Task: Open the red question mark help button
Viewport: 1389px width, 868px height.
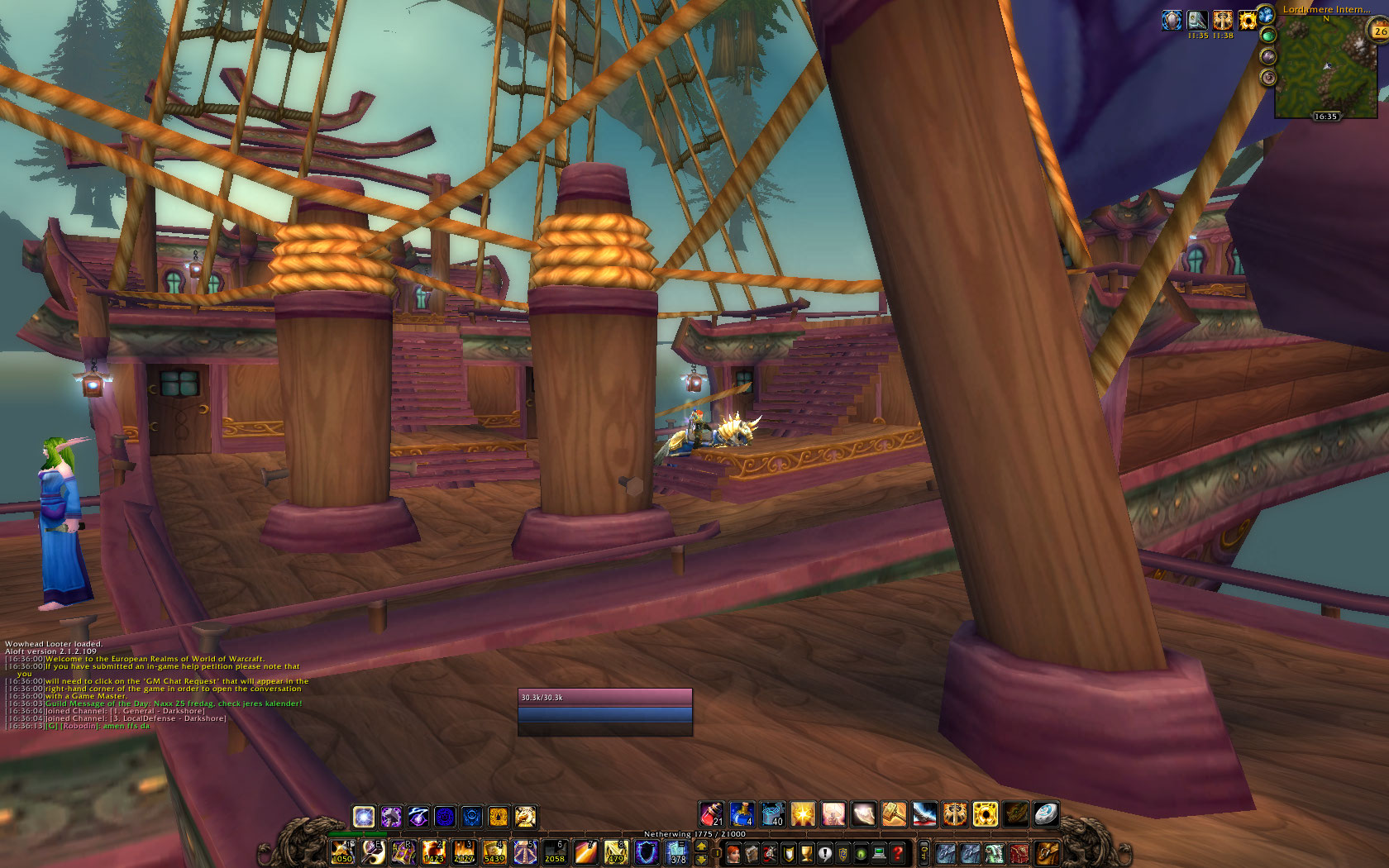Action: pos(897,853)
